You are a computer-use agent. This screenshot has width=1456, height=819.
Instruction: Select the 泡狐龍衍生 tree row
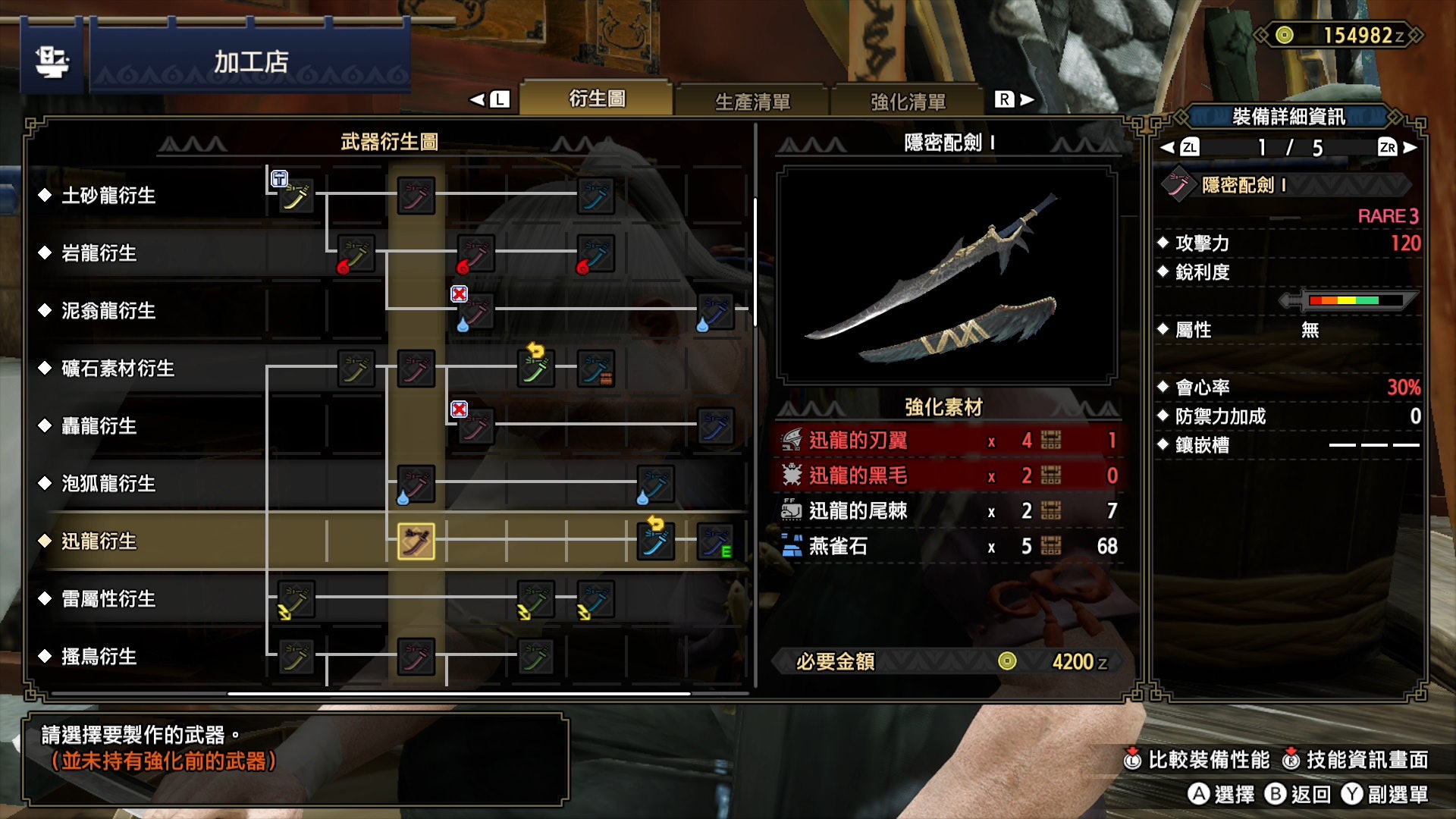coord(108,484)
